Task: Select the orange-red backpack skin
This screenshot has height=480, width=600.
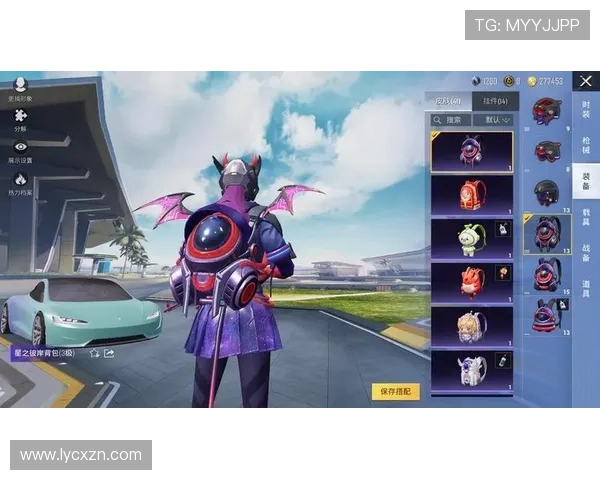Action: click(x=471, y=194)
